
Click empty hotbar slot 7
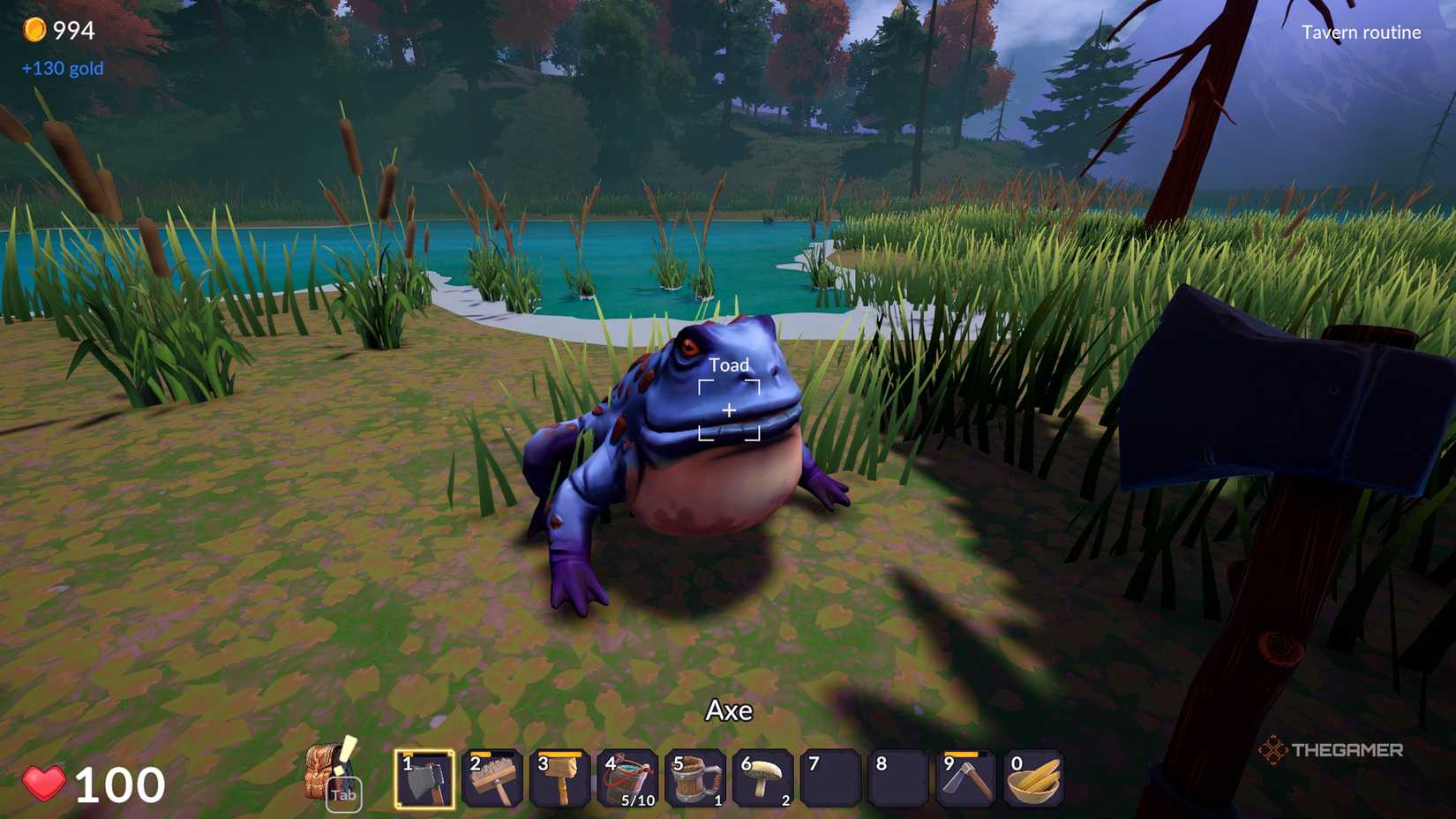click(831, 780)
